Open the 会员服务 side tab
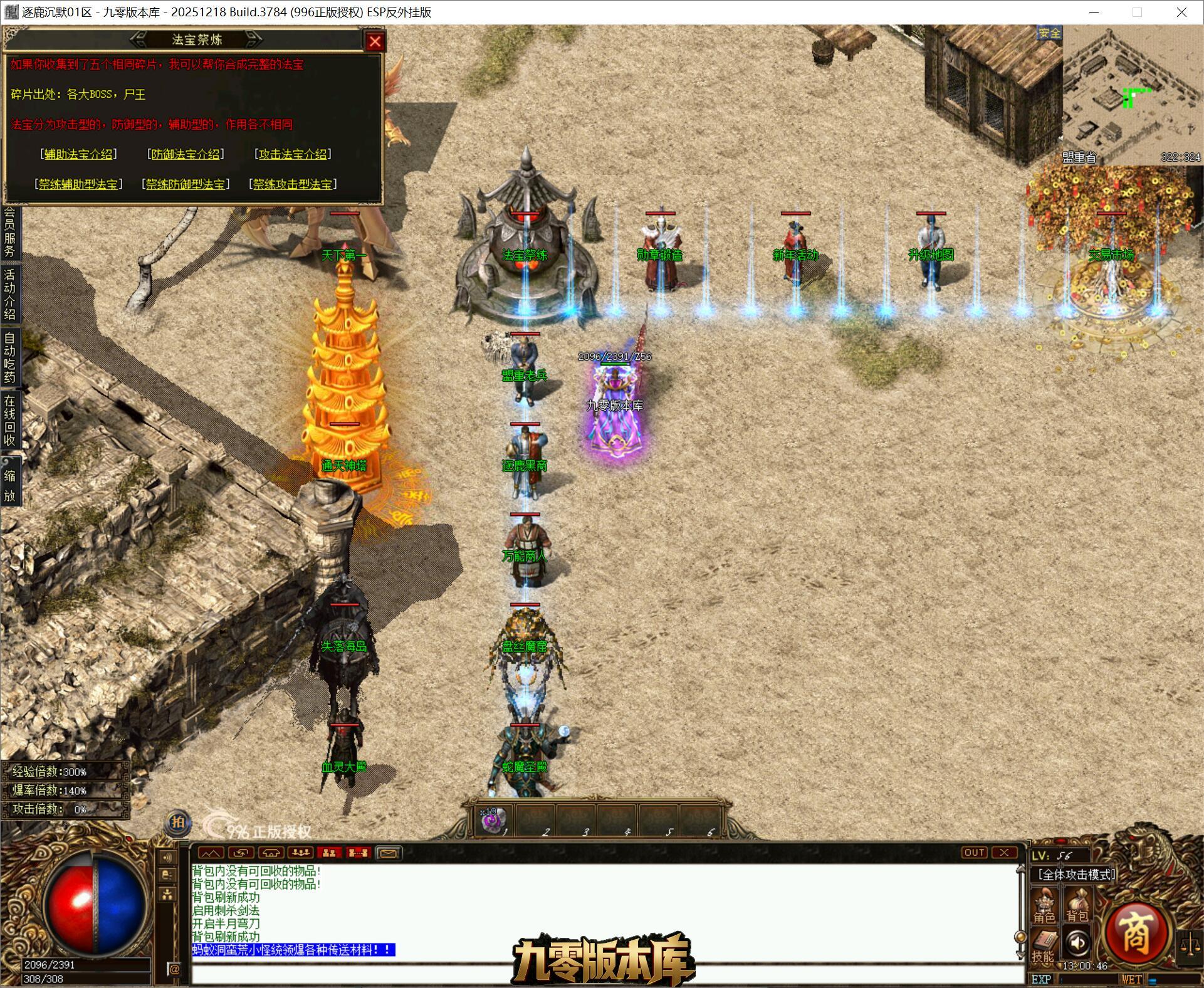The image size is (1204, 988). (9, 233)
